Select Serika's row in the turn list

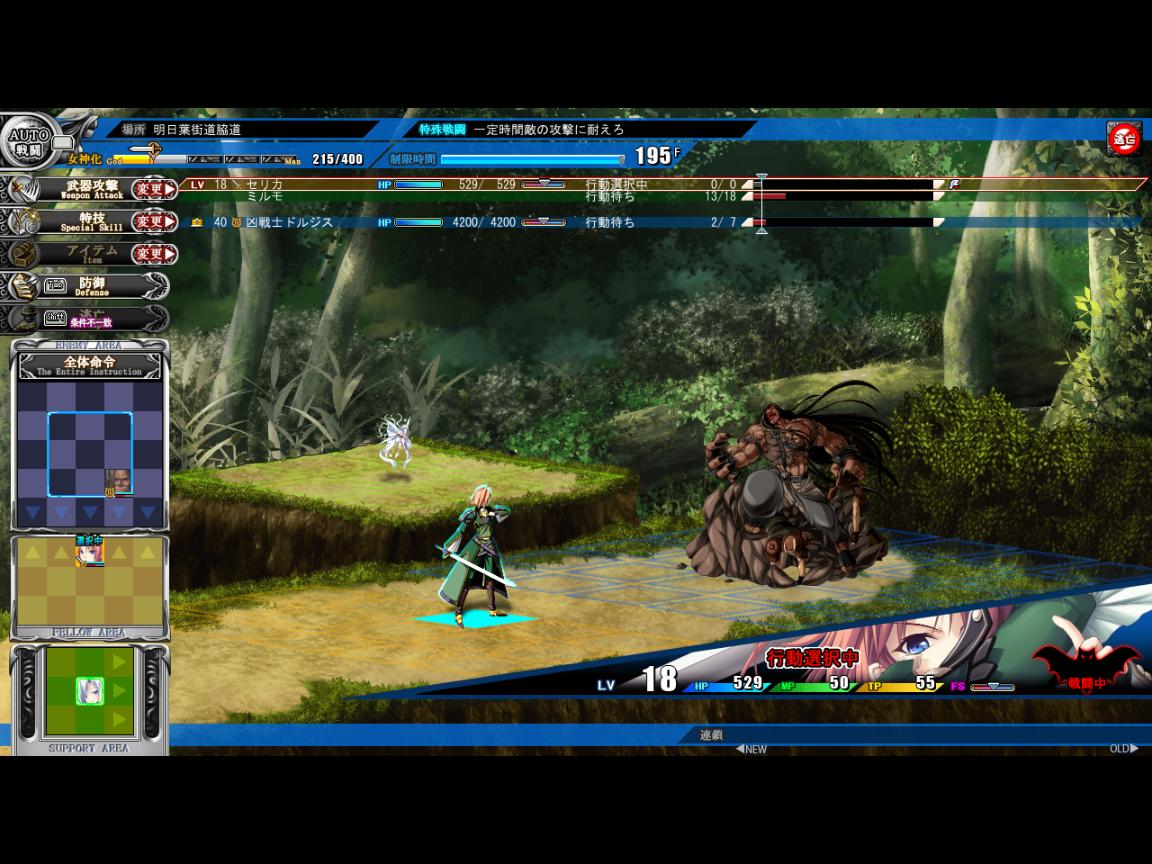click(x=400, y=184)
